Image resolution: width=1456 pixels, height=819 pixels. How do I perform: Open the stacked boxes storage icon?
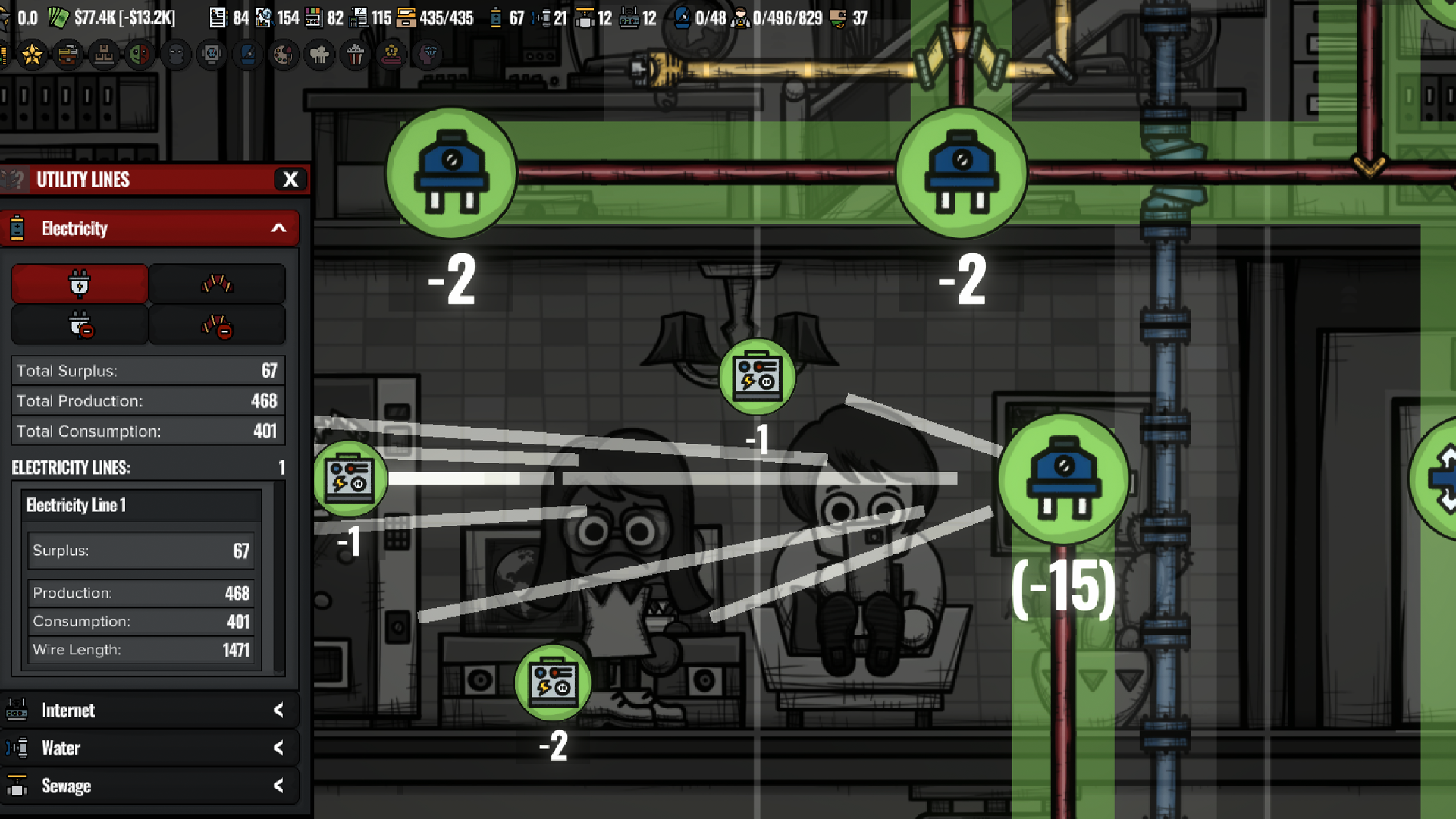click(x=104, y=55)
